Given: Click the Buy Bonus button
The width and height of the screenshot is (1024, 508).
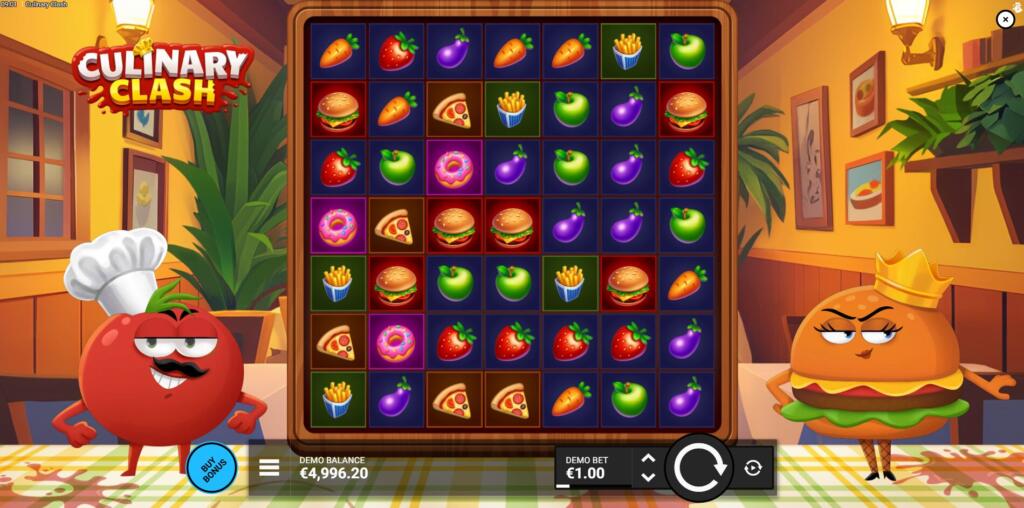Looking at the screenshot, I should tap(211, 467).
